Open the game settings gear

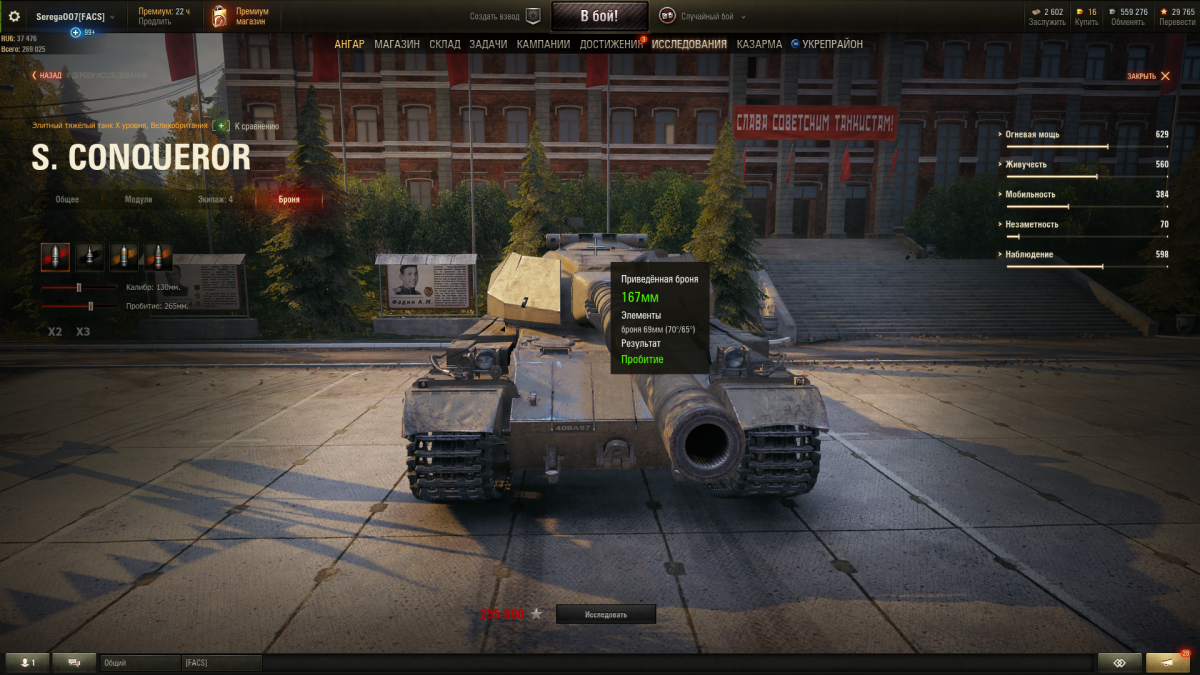pyautogui.click(x=14, y=16)
